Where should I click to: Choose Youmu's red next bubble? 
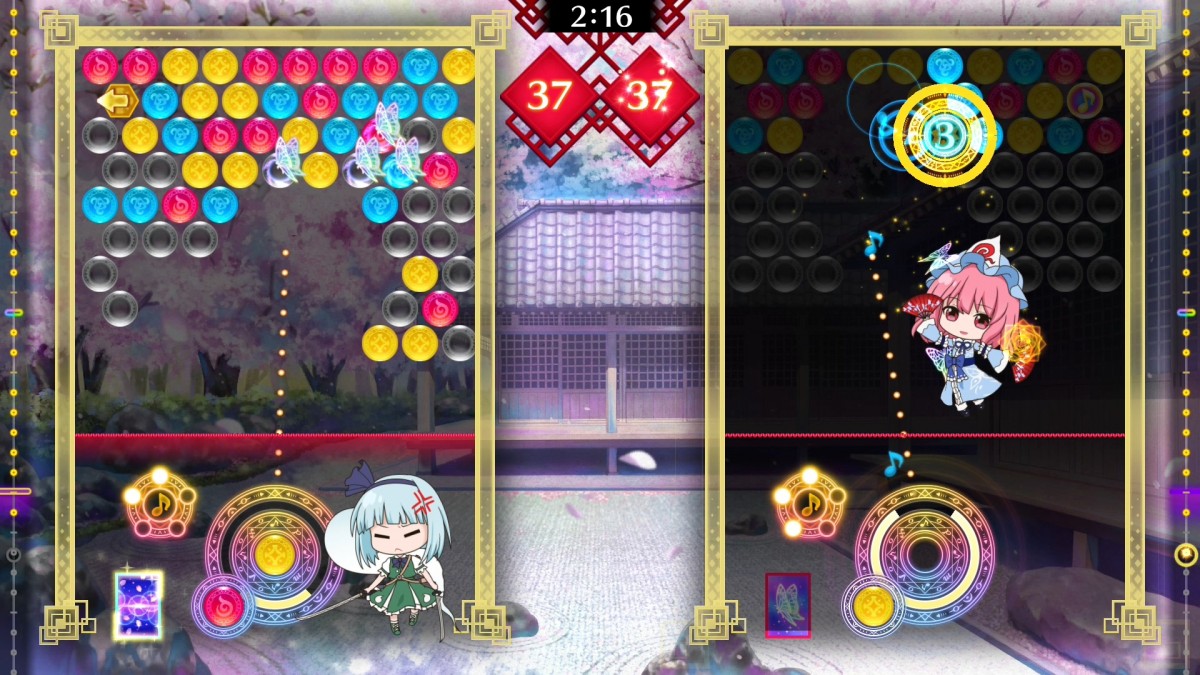click(x=223, y=605)
